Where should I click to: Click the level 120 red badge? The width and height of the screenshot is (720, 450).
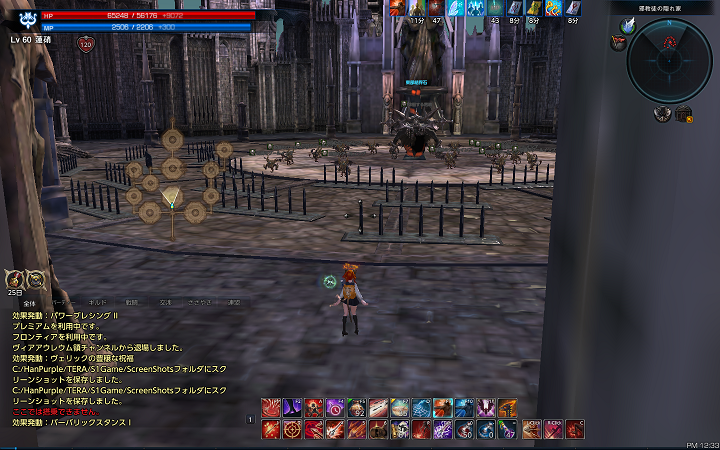pos(85,44)
